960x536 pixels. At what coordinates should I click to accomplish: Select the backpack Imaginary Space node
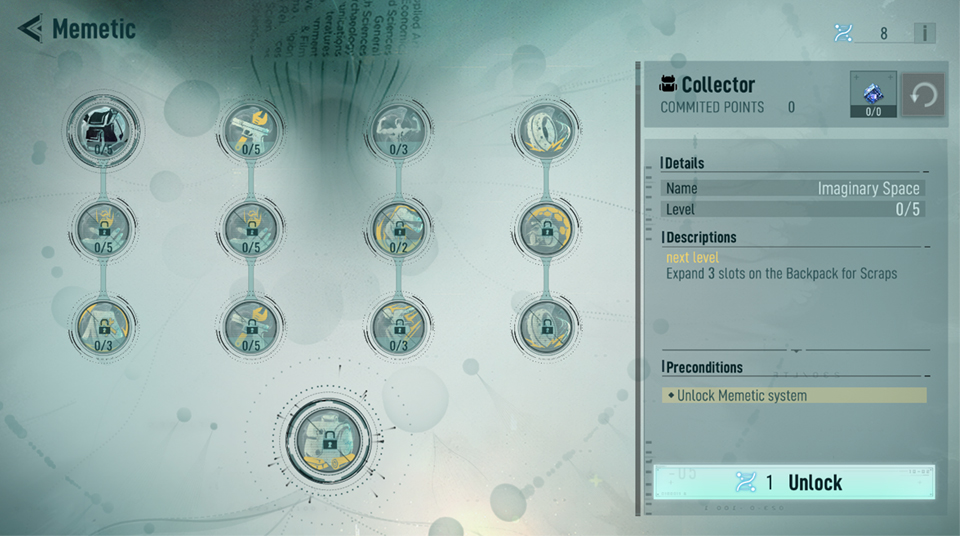click(x=104, y=128)
